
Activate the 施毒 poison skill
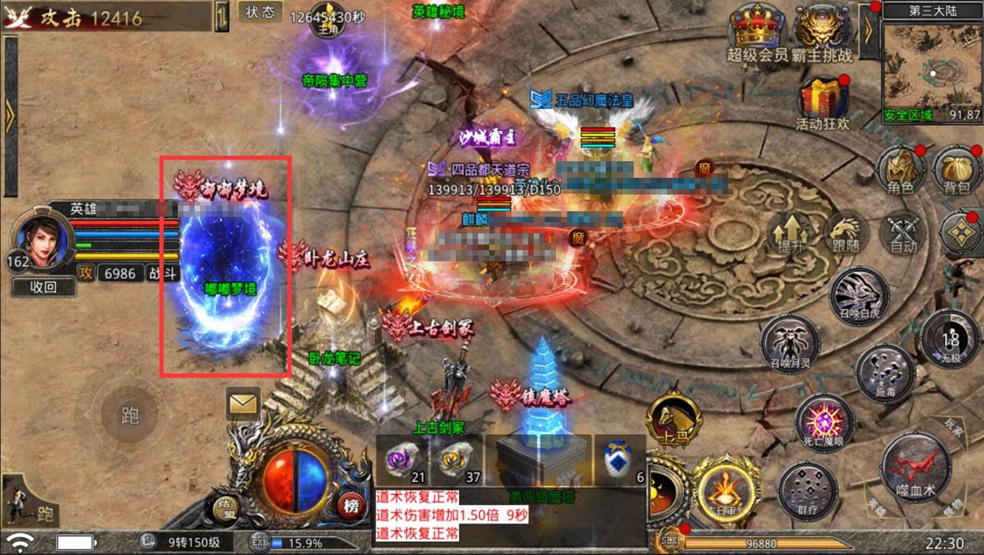[884, 372]
